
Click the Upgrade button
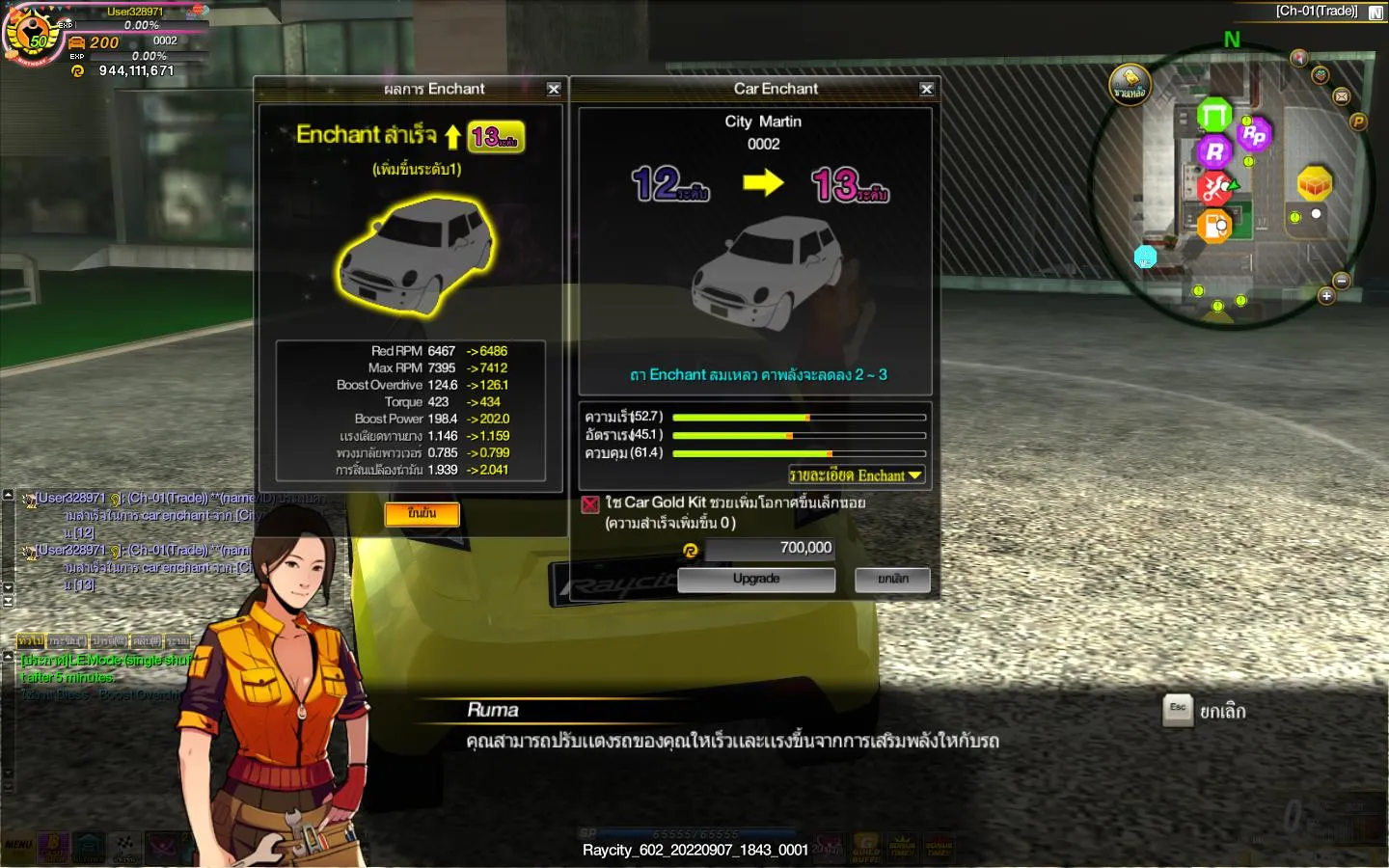756,579
